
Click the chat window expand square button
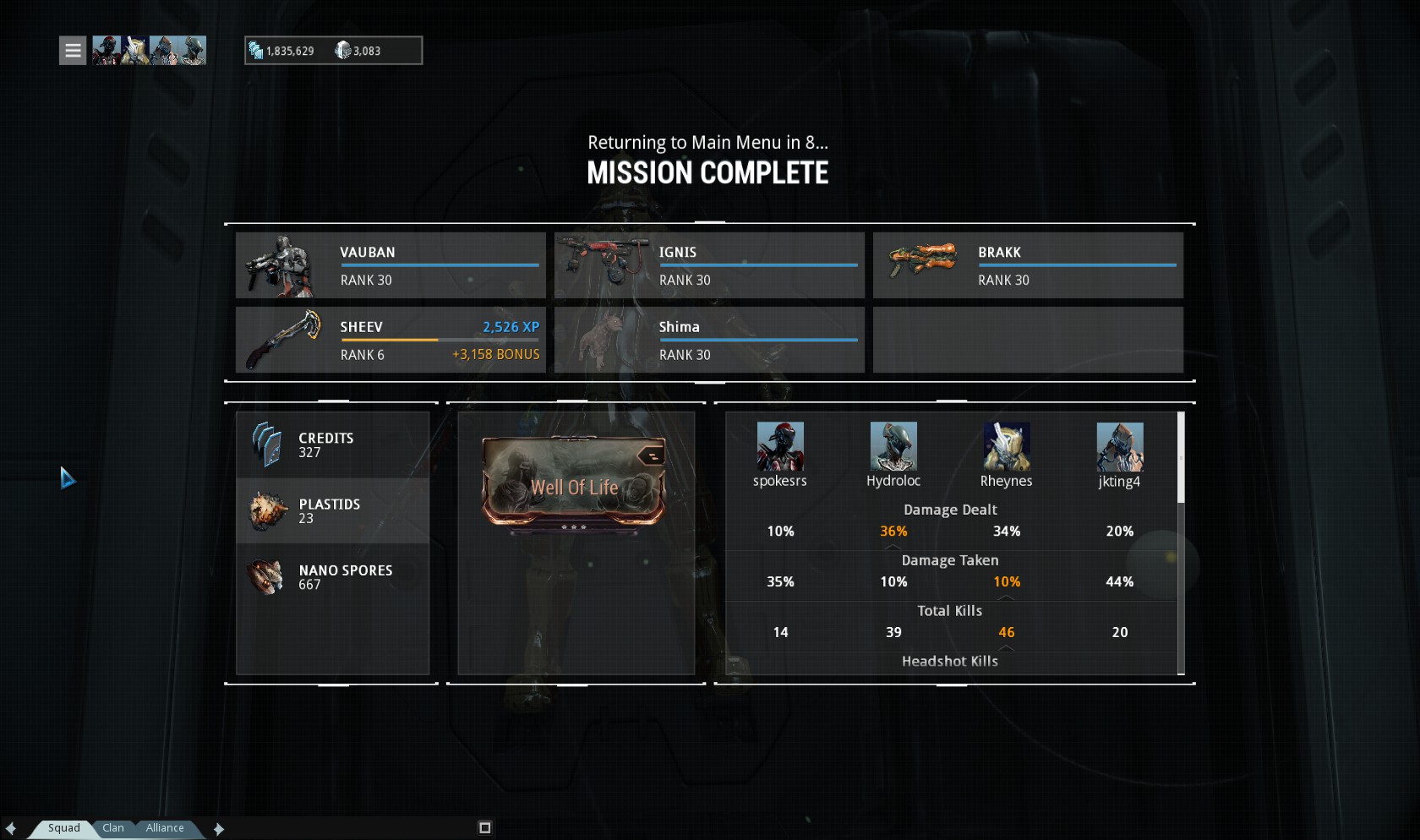[x=485, y=828]
